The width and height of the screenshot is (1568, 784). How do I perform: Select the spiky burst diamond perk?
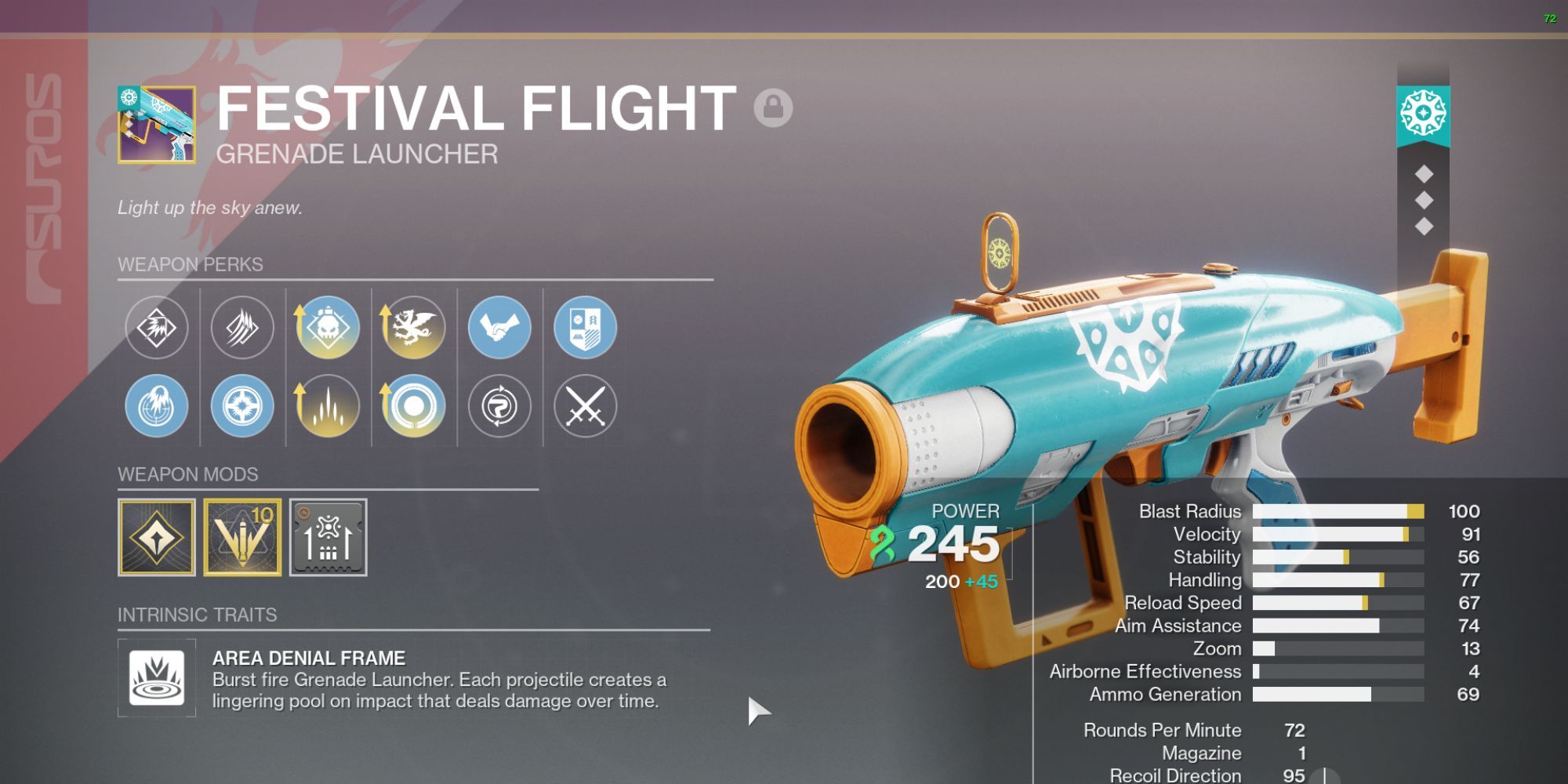(x=157, y=328)
